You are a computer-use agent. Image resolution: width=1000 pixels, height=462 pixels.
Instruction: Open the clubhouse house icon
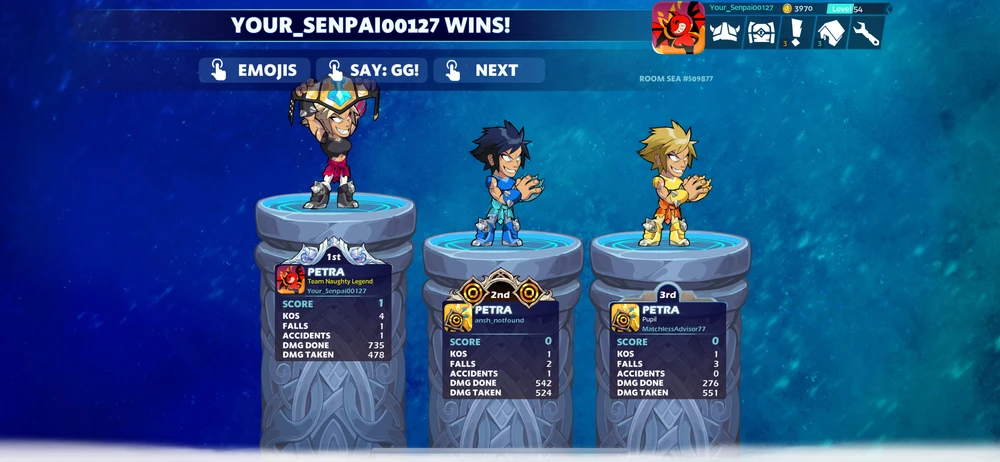pyautogui.click(x=831, y=33)
